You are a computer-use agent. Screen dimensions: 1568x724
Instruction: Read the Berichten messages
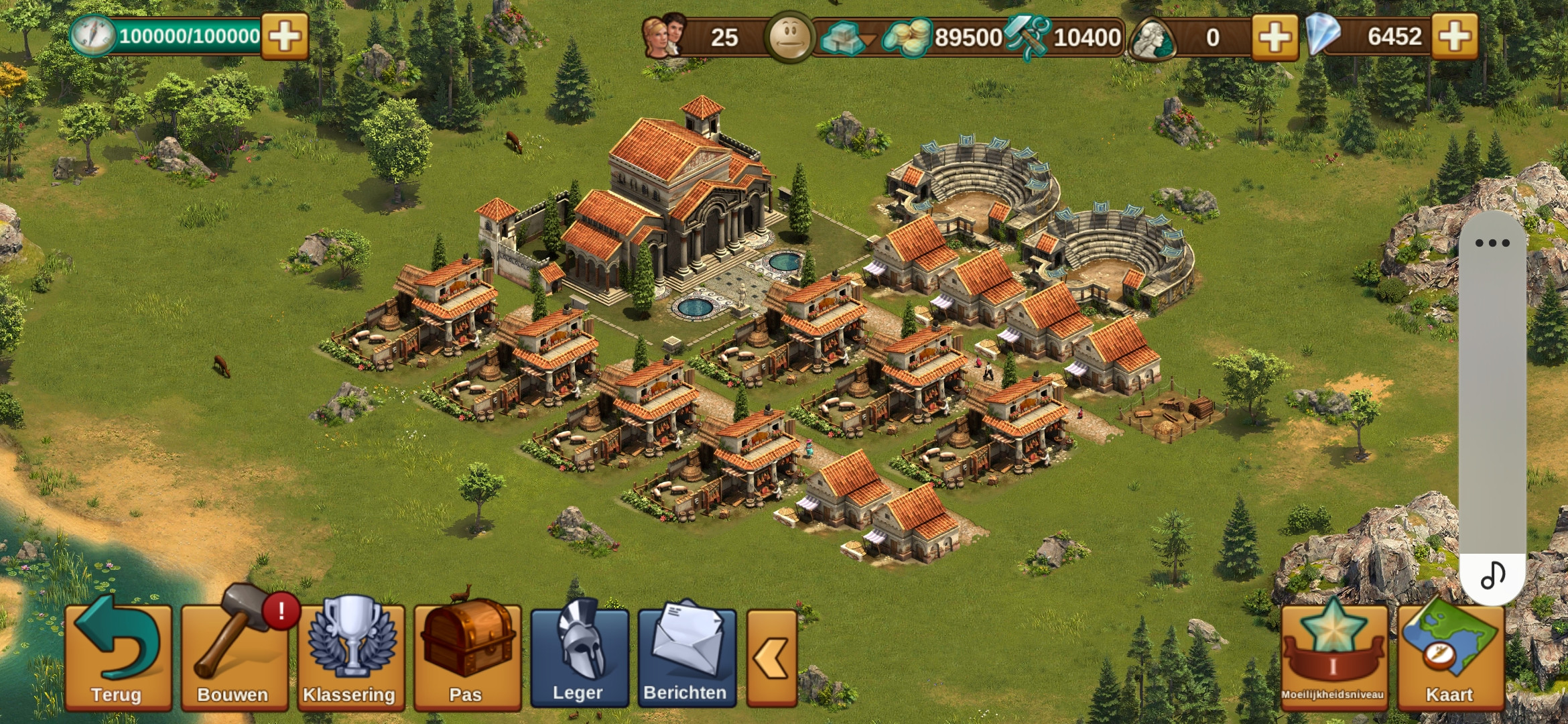click(686, 657)
